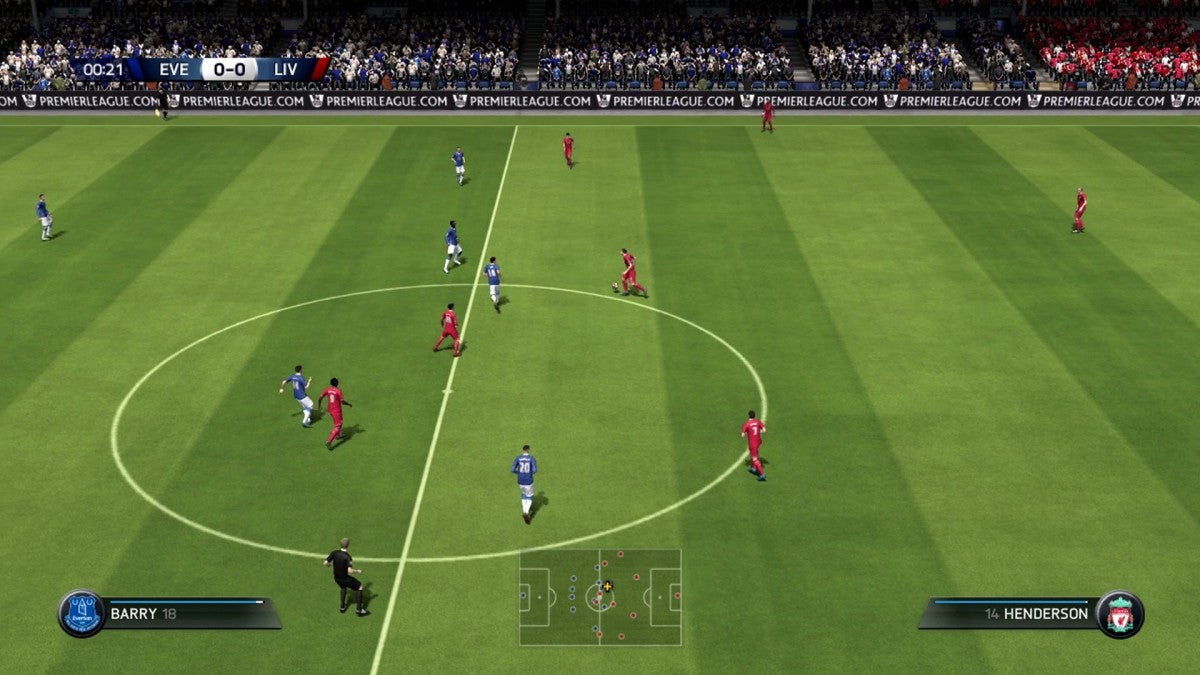This screenshot has height=675, width=1200.
Task: Click the pitch radar minimap
Action: 600,597
